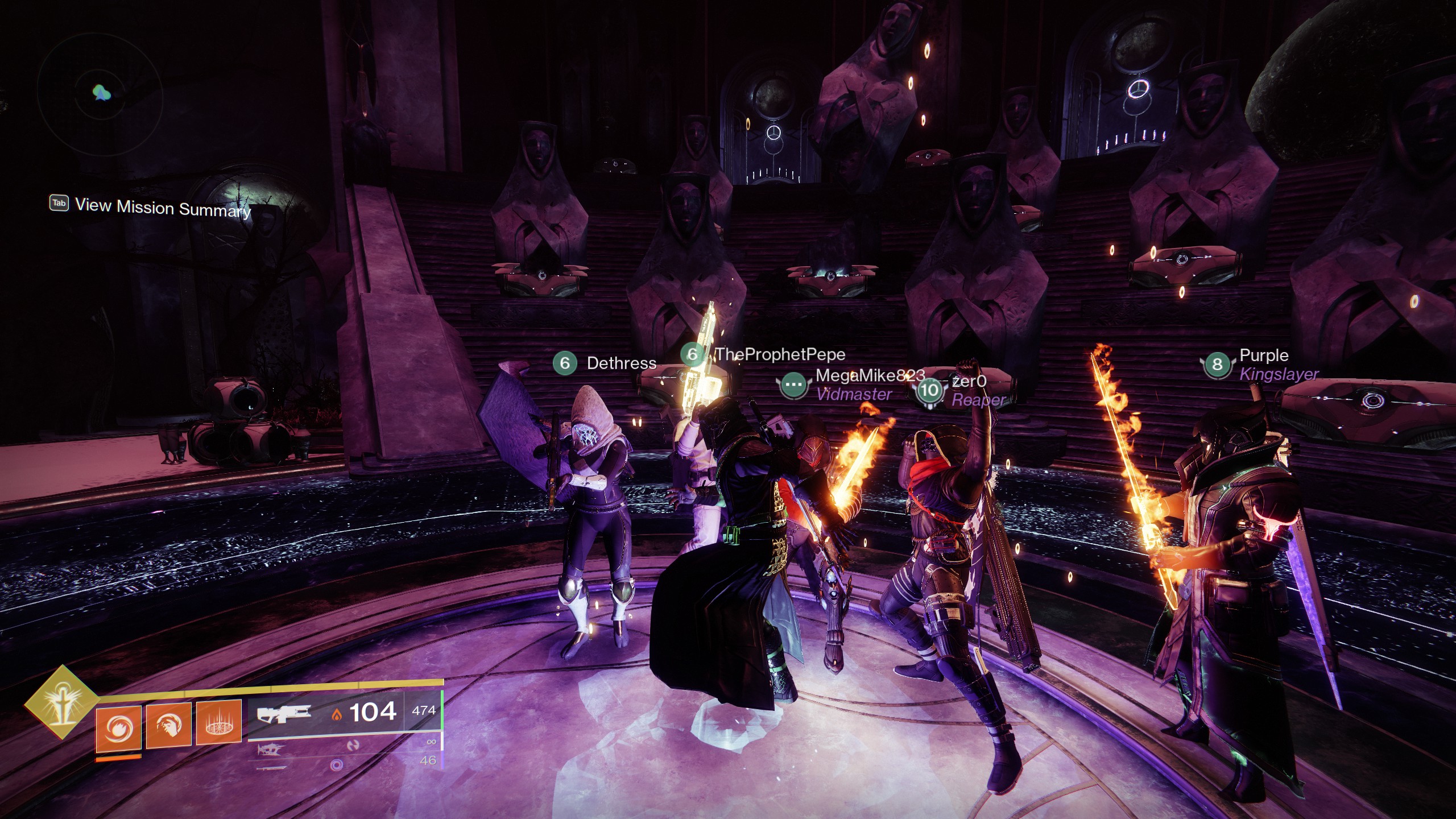Image resolution: width=1456 pixels, height=819 pixels.
Task: Open the circular radar in the corner
Action: (x=101, y=93)
